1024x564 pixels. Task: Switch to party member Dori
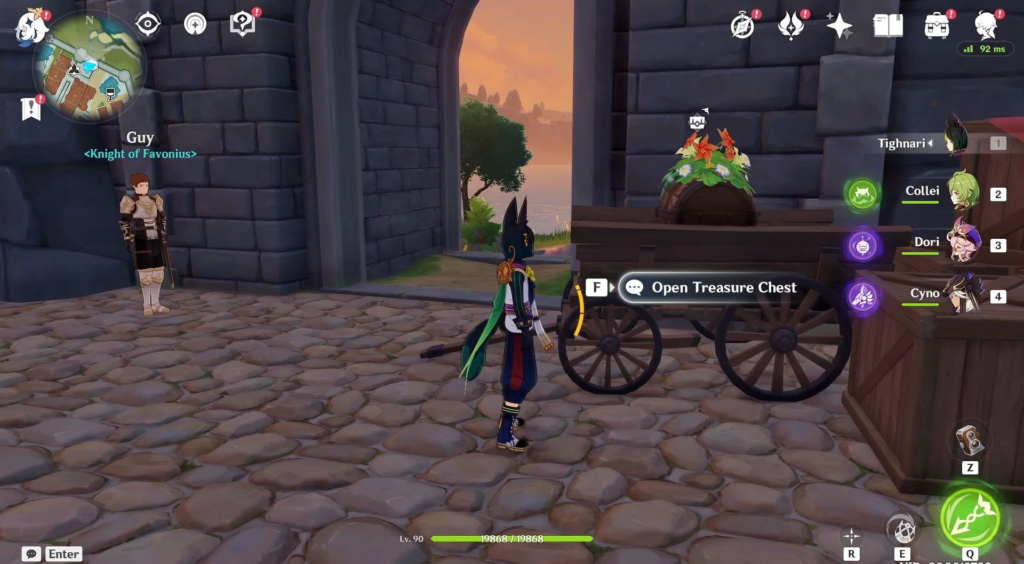tap(964, 242)
